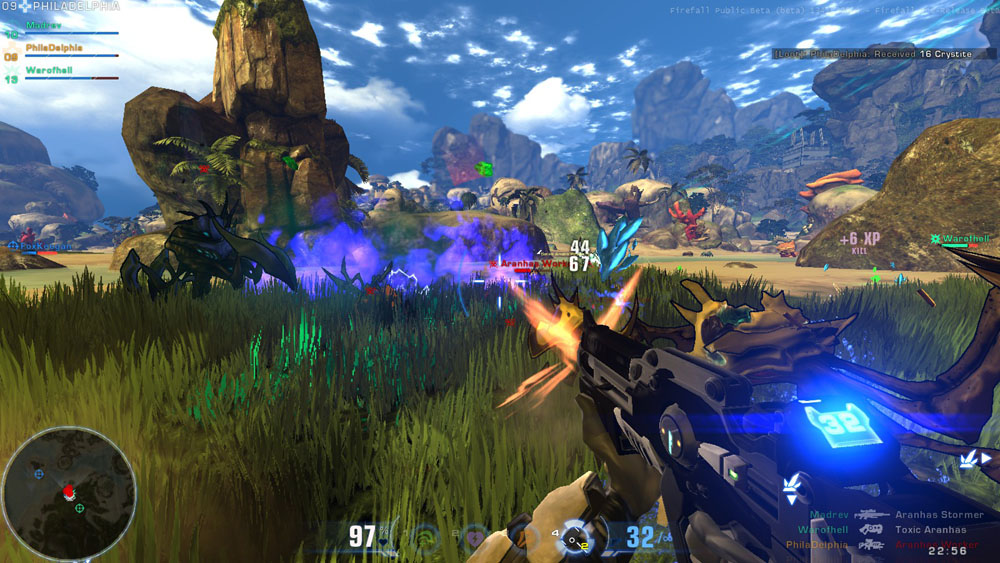
Task: Activate the purple lightning heart ability
Action: (x=477, y=538)
